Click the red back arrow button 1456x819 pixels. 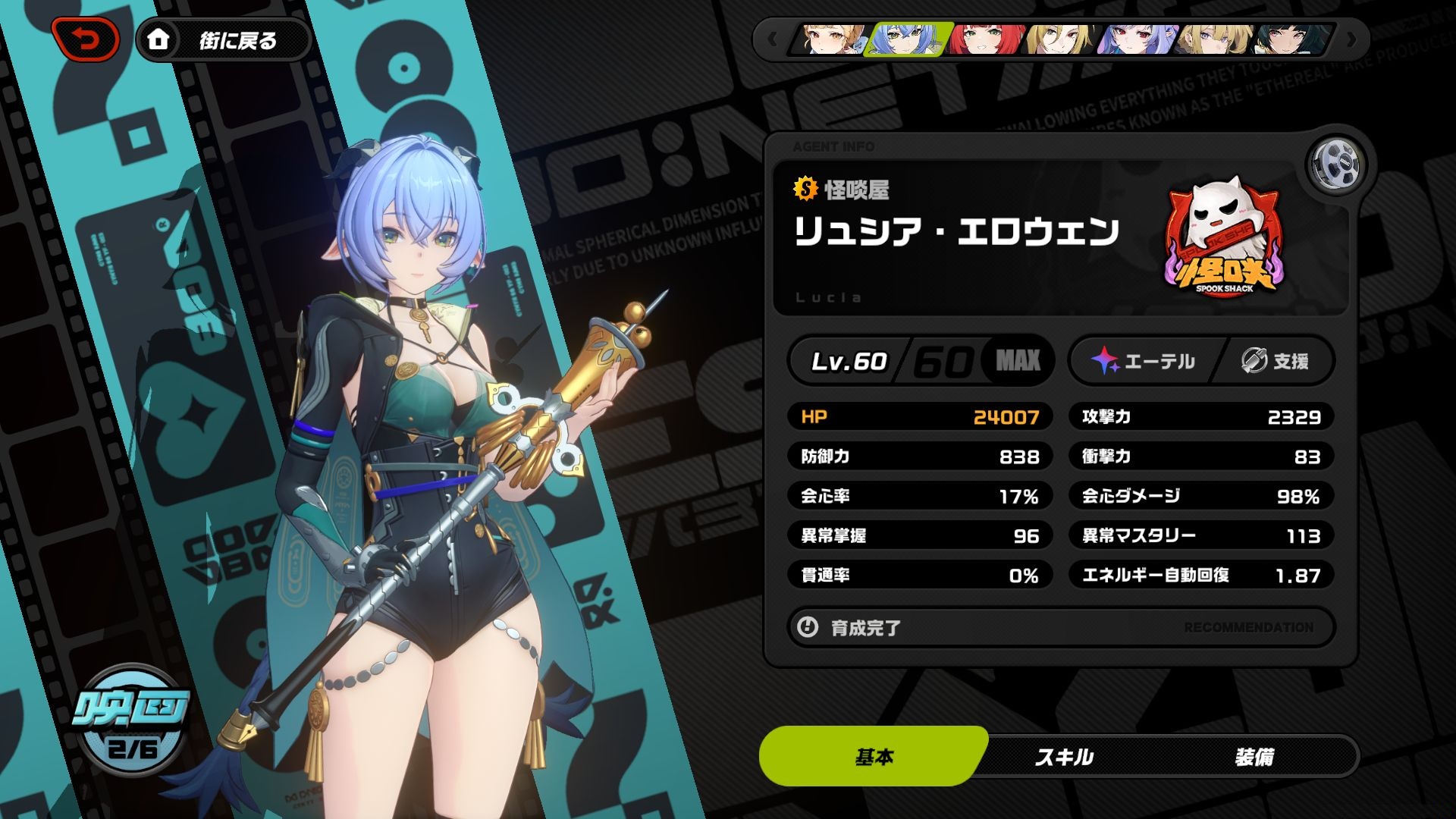[86, 39]
